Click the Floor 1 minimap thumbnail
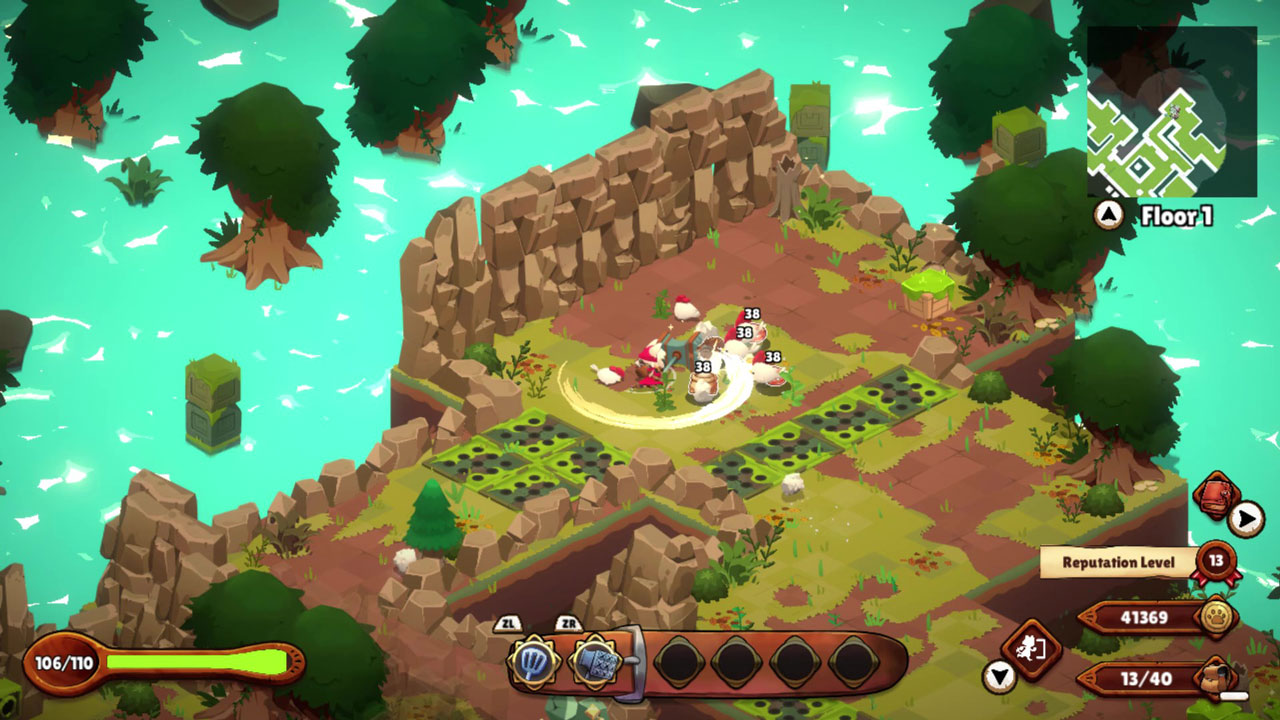The height and width of the screenshot is (720, 1280). [x=1172, y=110]
